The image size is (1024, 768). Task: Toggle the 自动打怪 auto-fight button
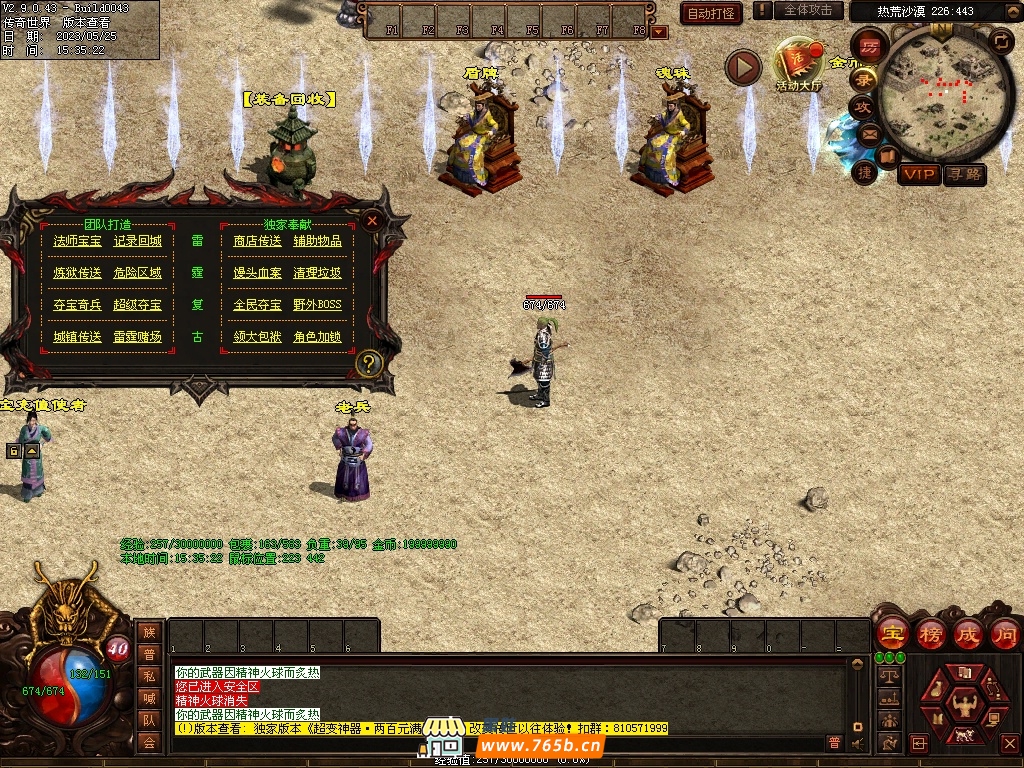point(710,13)
